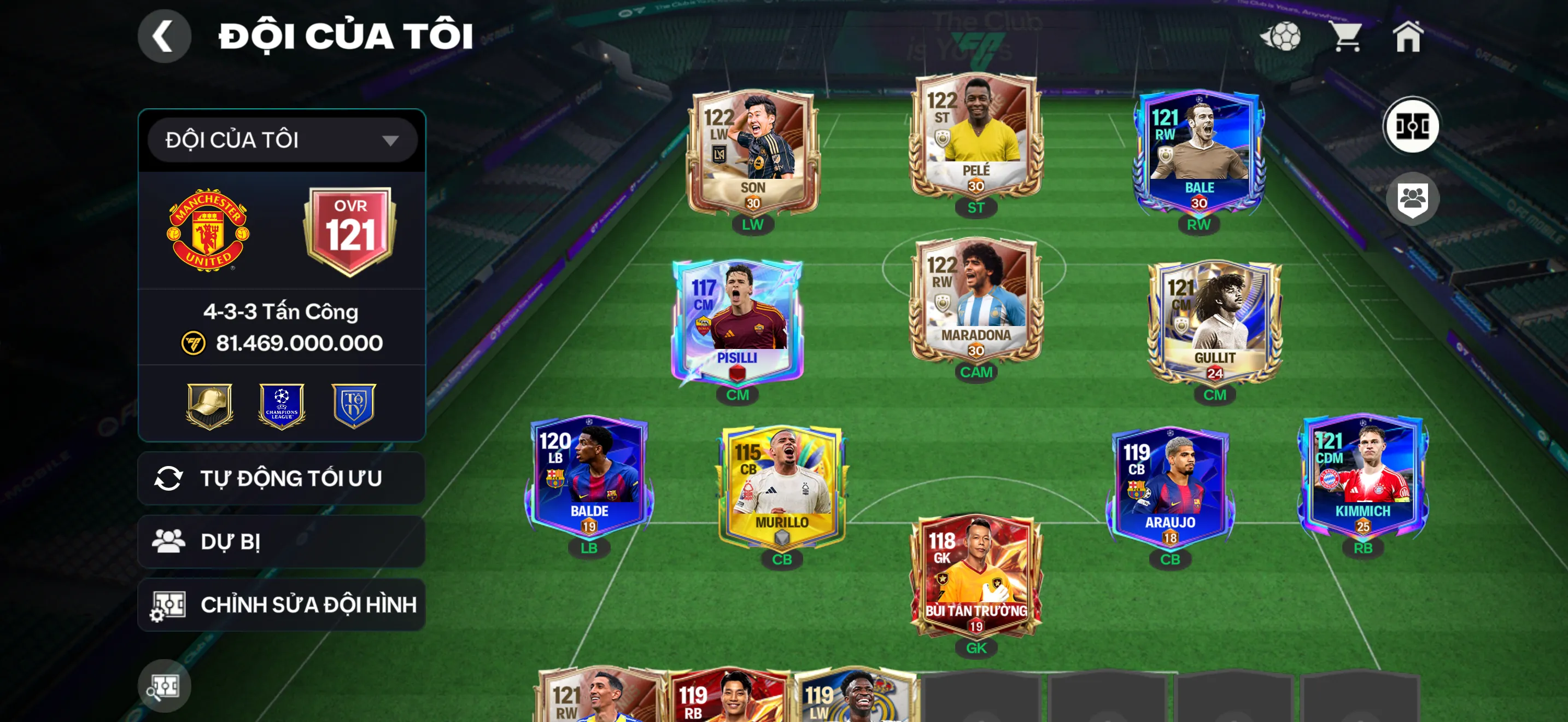Image resolution: width=1568 pixels, height=722 pixels.
Task: Open the shop via the cart icon
Action: pyautogui.click(x=1347, y=38)
